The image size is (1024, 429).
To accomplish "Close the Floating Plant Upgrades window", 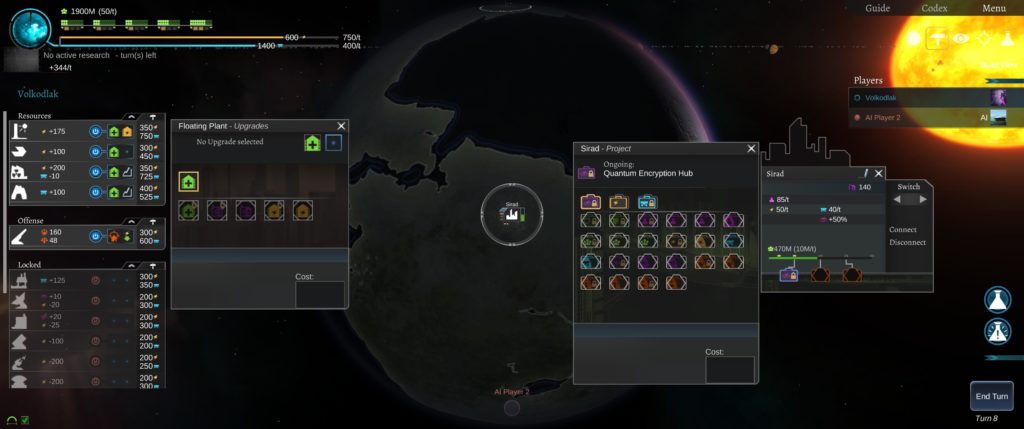I will 341,126.
